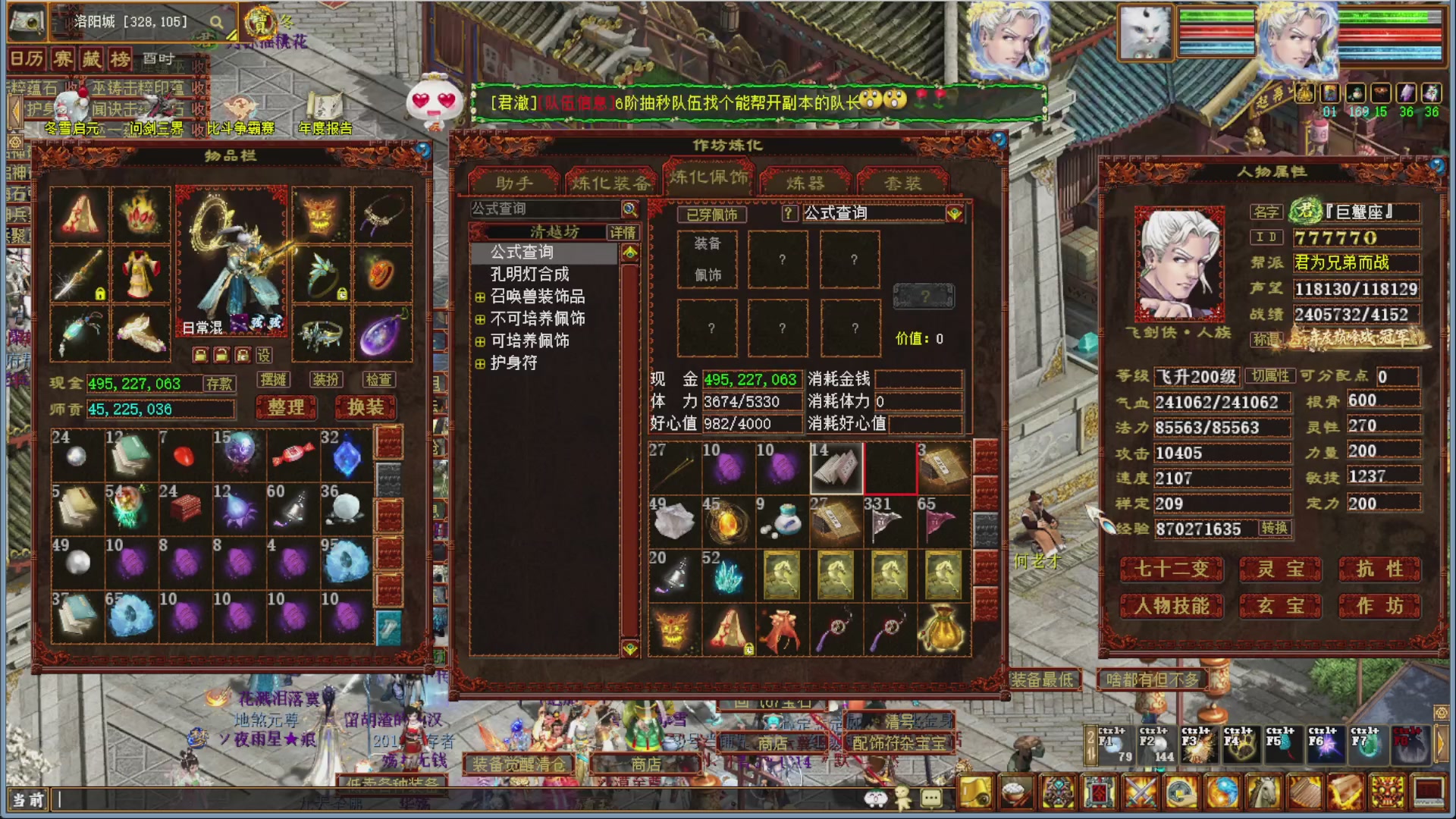Switch to the 炼器 tab in the crafting window
1456x819 pixels.
tap(806, 180)
